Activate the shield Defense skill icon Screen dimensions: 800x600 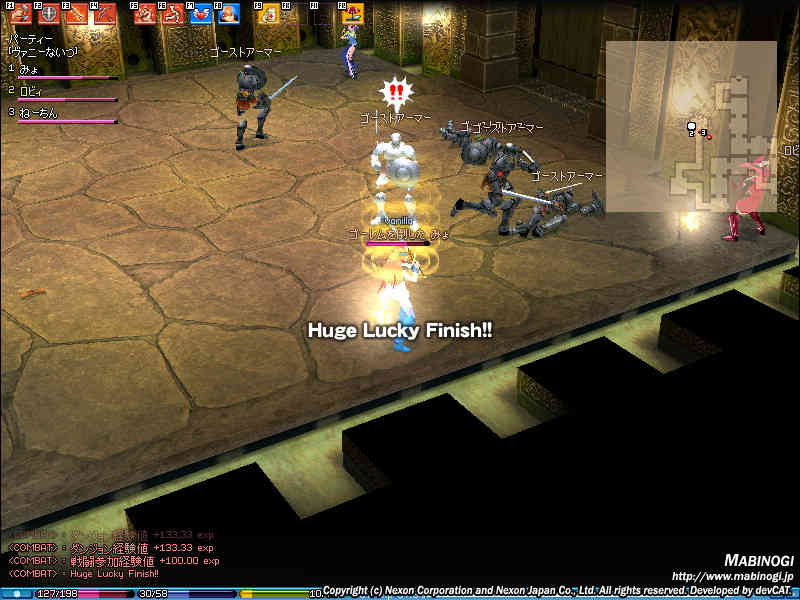(47, 14)
